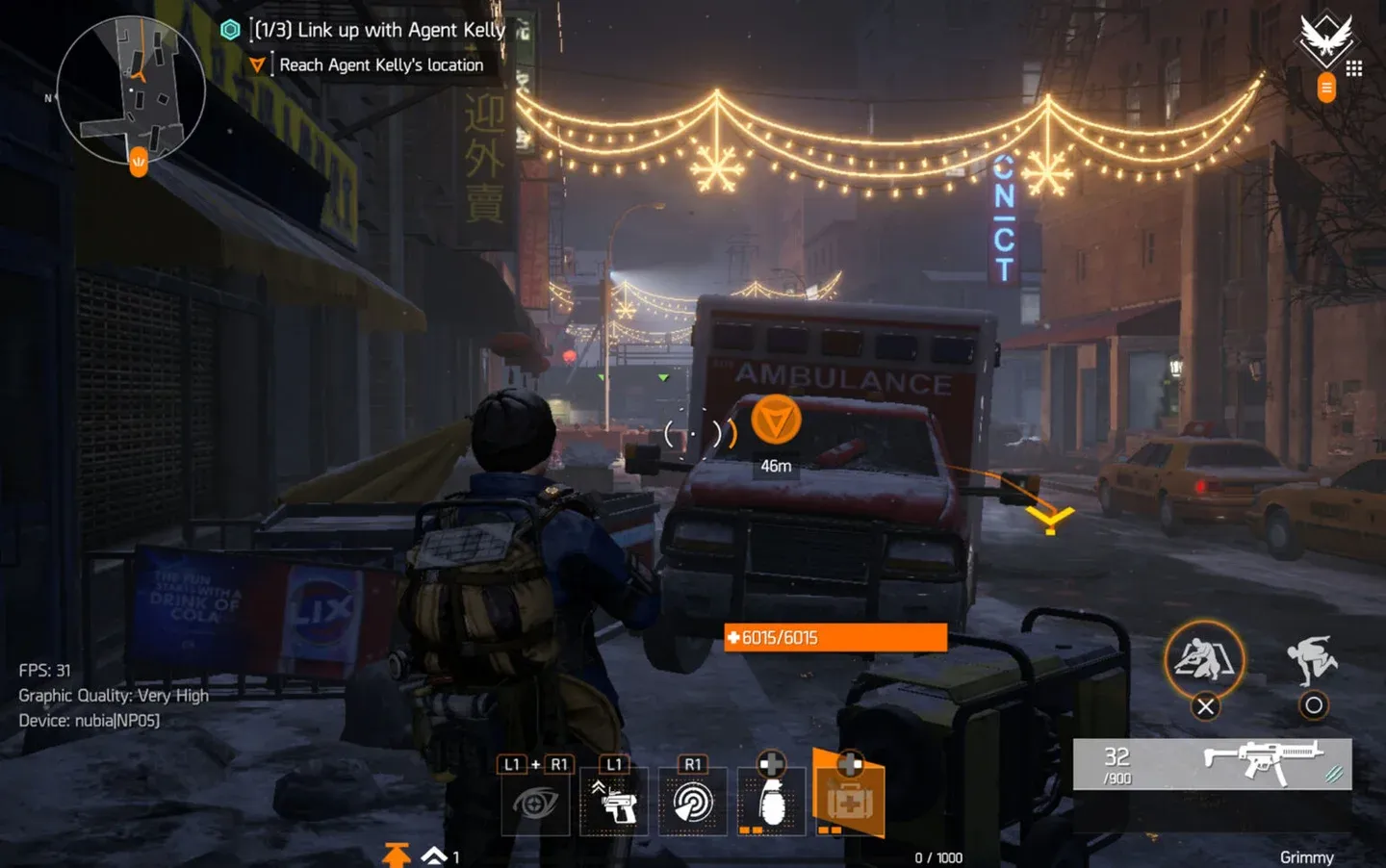The width and height of the screenshot is (1386, 868).
Task: Toggle cover stance via the X icon
Action: 1206,665
